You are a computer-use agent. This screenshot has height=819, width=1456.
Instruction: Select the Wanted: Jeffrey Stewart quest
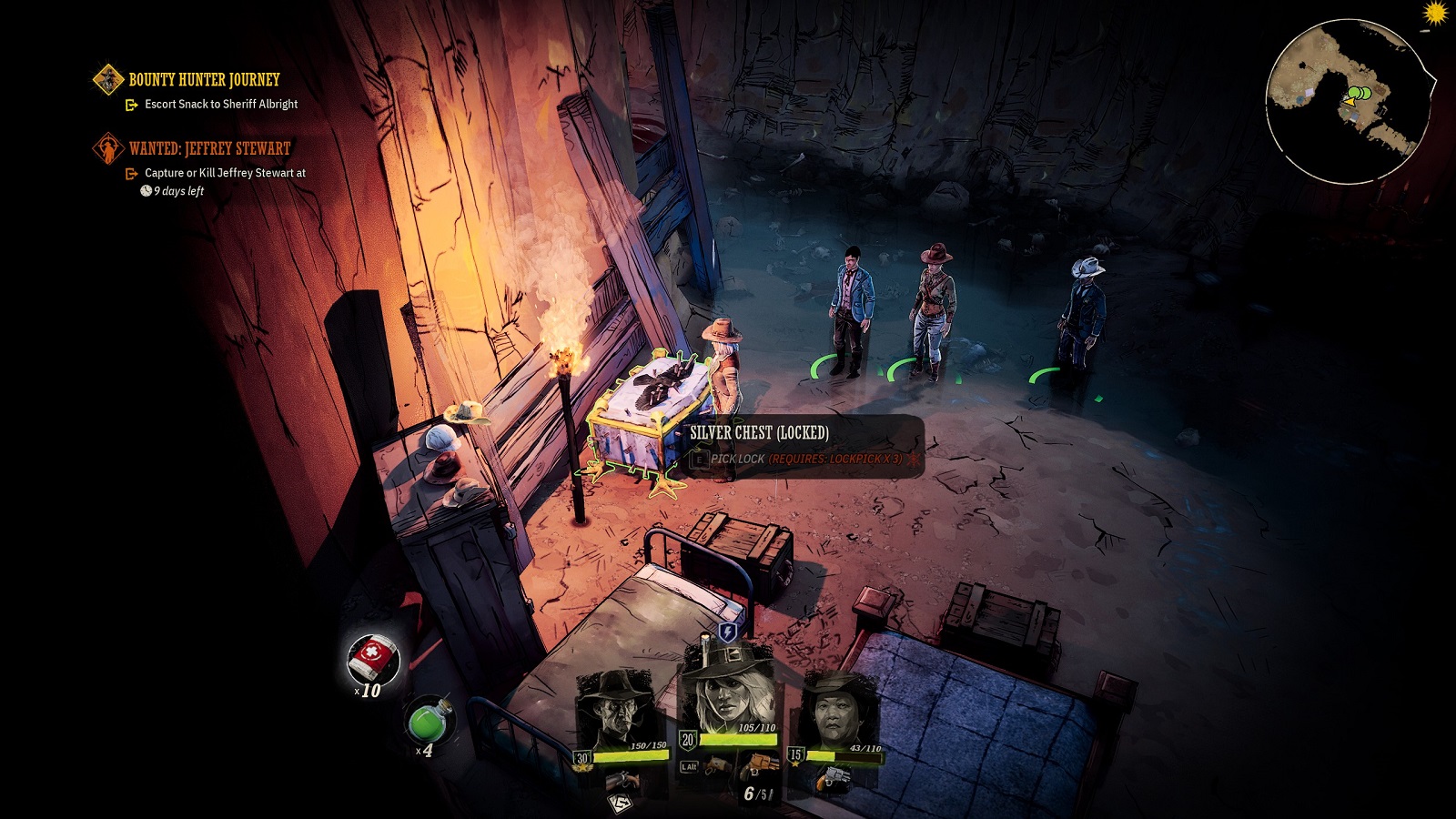coord(209,148)
